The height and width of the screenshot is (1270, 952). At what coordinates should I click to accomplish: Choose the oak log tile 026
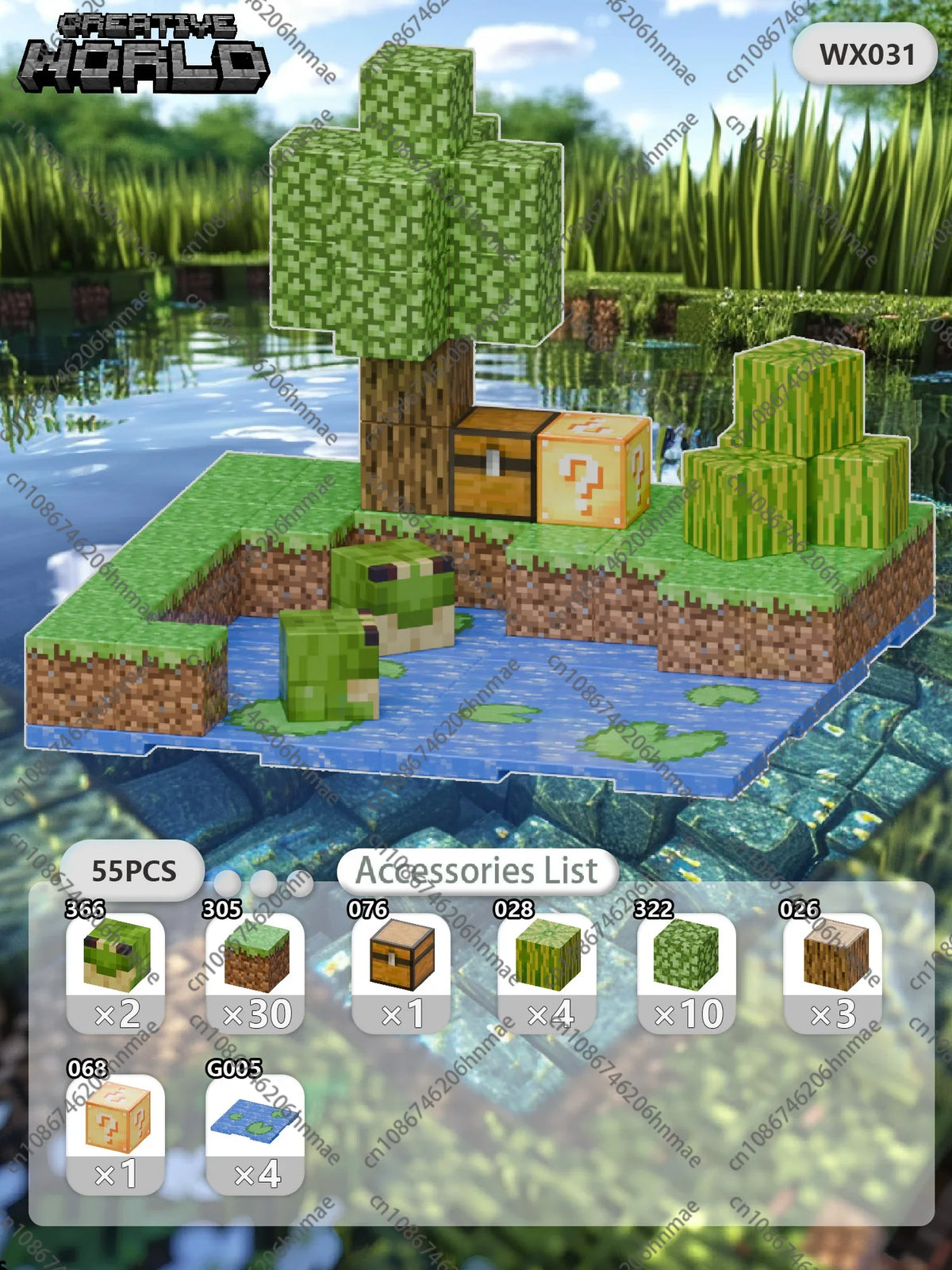click(x=833, y=972)
